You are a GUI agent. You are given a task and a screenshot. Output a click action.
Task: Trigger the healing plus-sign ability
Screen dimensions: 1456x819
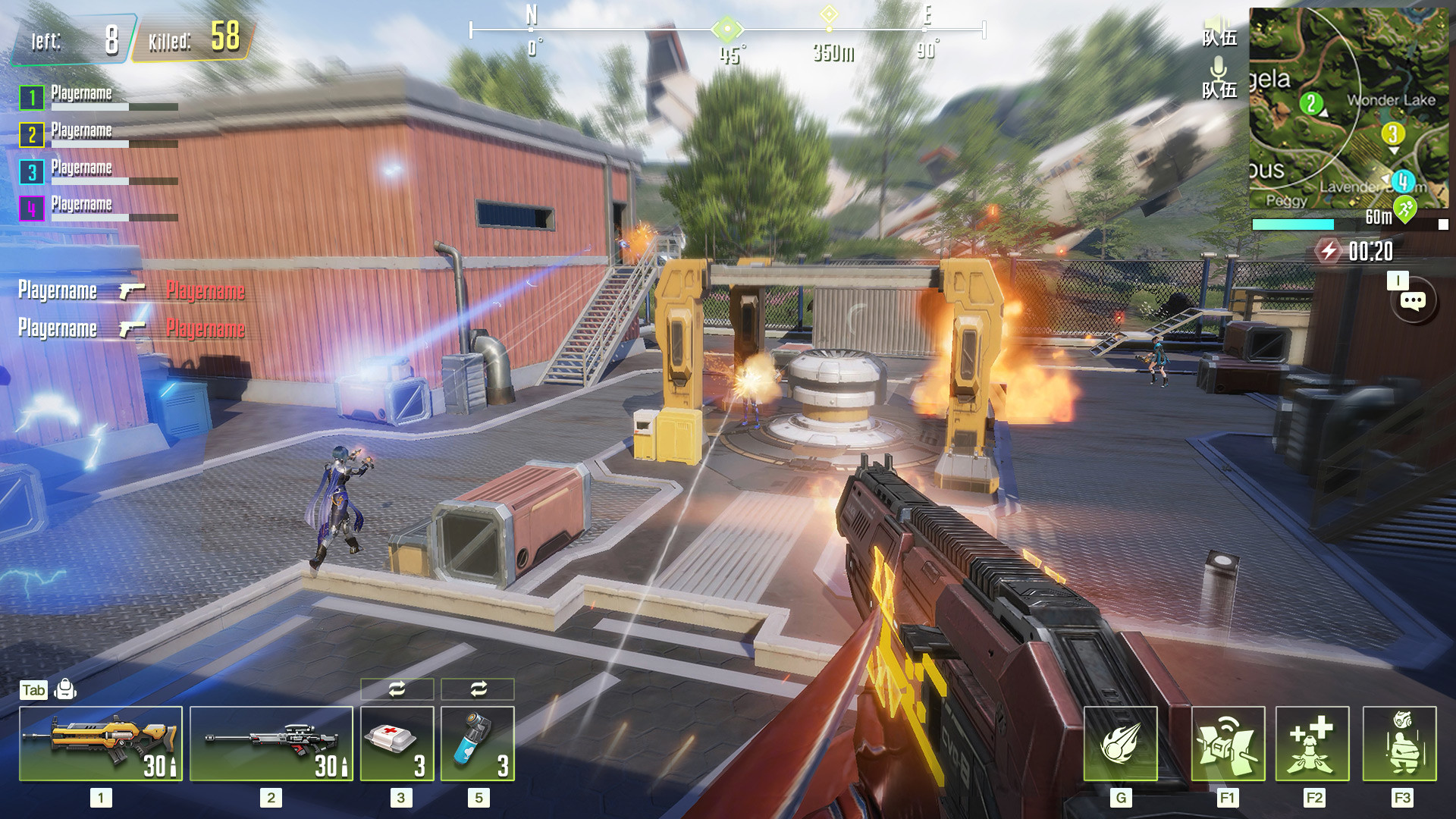click(x=1312, y=743)
